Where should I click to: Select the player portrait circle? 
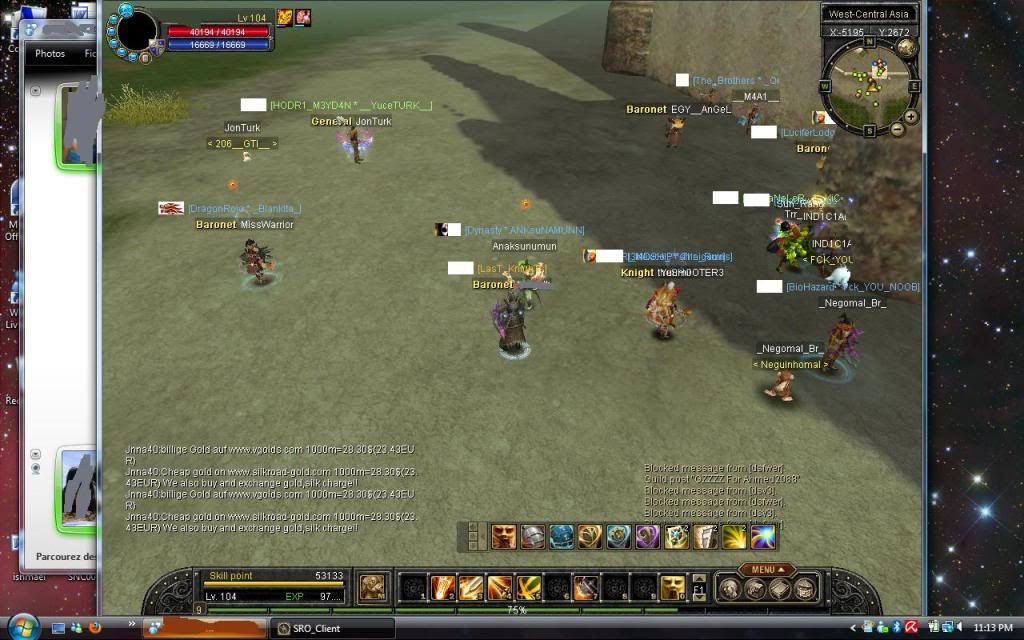click(x=138, y=30)
